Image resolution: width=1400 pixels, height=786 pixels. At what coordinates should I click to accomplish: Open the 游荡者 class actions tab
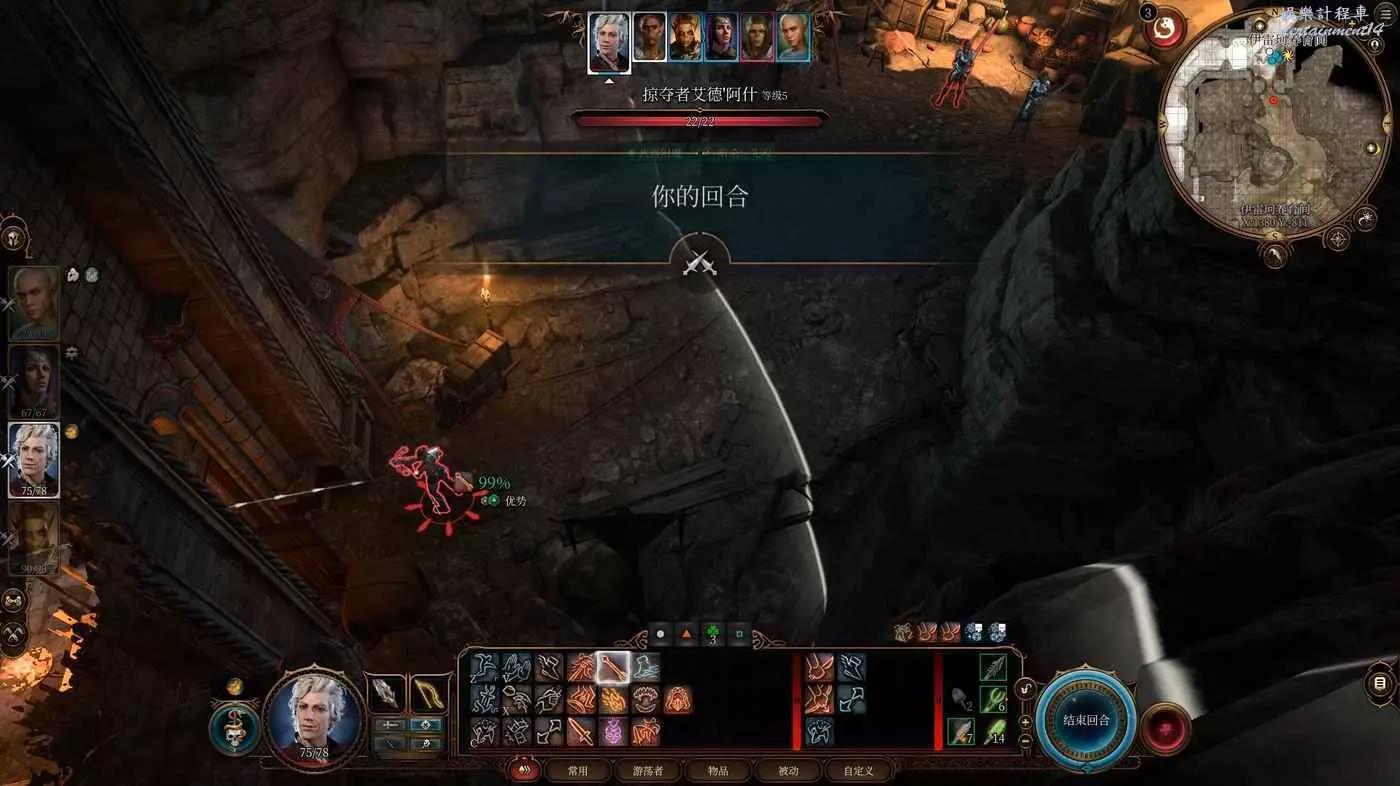coord(655,771)
